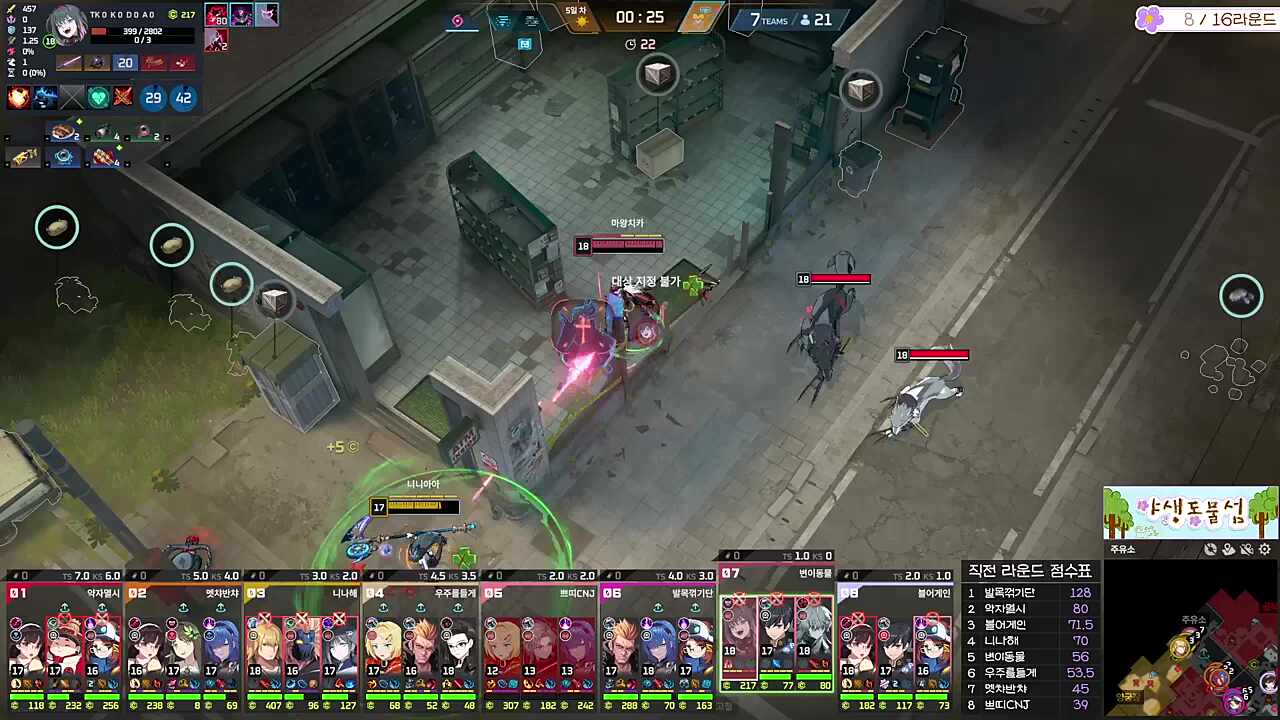Viewport: 1280px width, 720px height.
Task: Open the minimap settings gear icon
Action: pyautogui.click(x=1264, y=549)
